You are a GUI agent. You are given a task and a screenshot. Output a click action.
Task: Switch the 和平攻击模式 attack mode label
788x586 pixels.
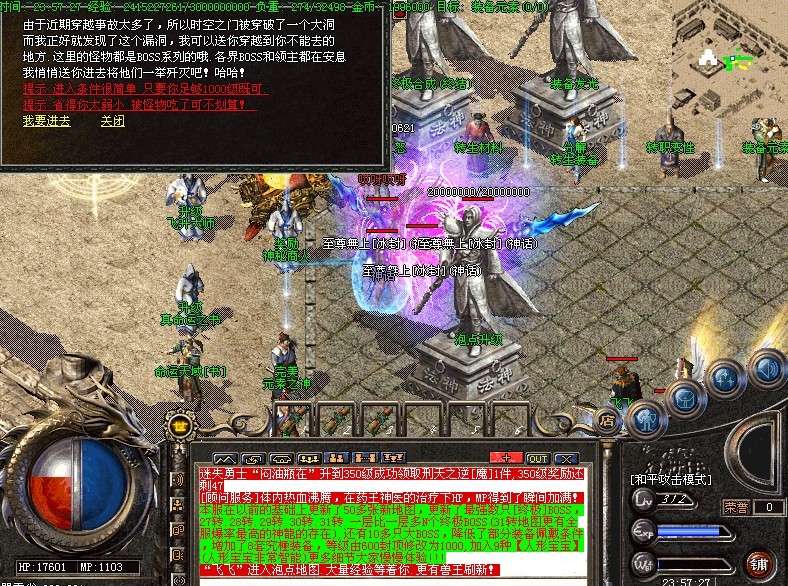click(670, 479)
